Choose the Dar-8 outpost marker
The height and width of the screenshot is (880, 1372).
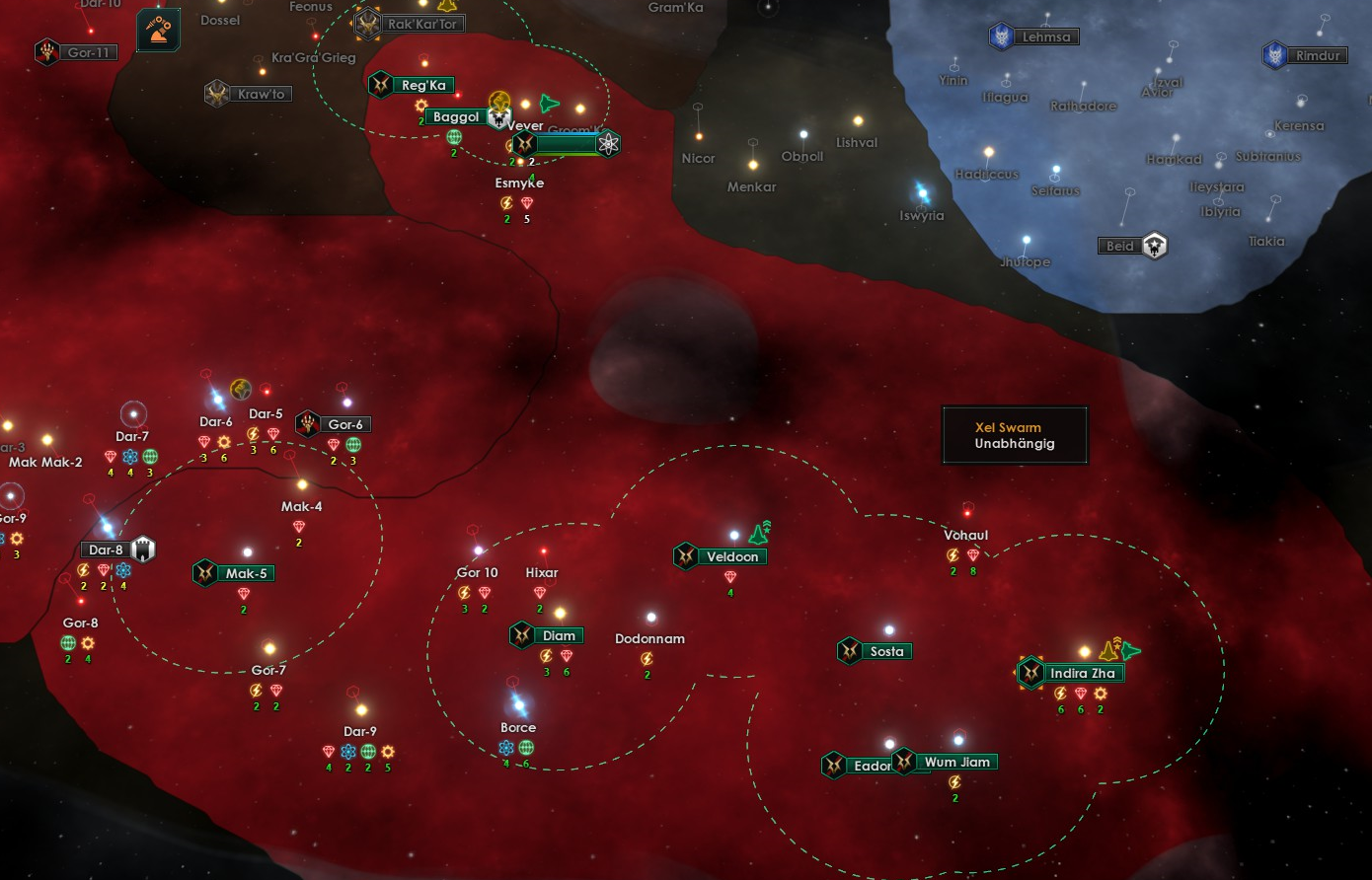(x=144, y=550)
